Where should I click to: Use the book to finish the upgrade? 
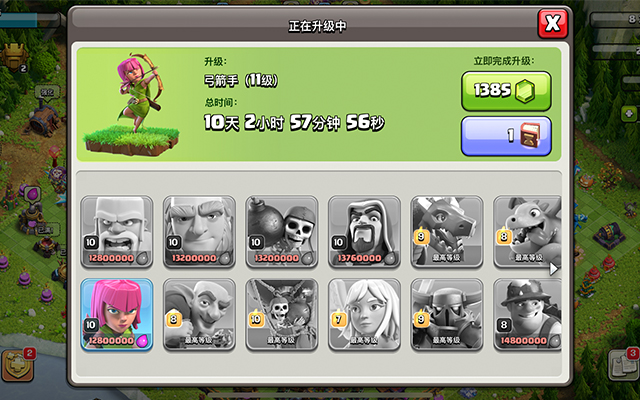click(x=505, y=136)
